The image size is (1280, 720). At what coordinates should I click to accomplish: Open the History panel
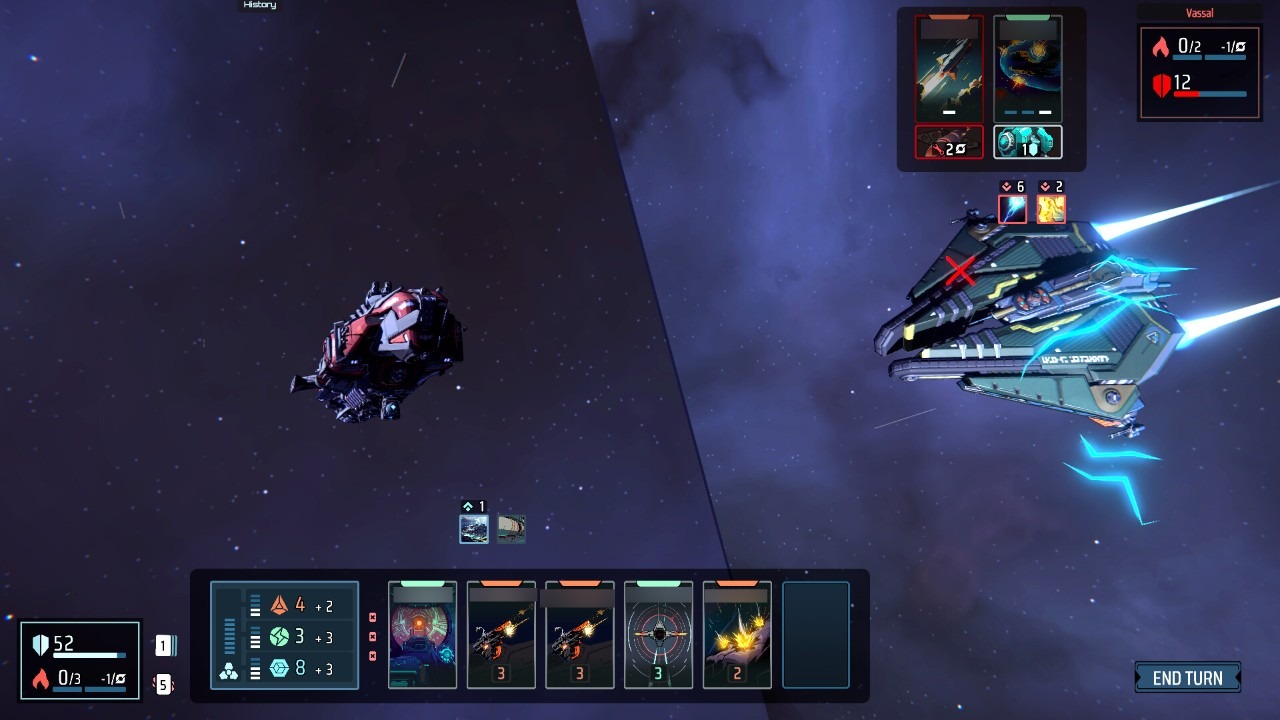[259, 5]
